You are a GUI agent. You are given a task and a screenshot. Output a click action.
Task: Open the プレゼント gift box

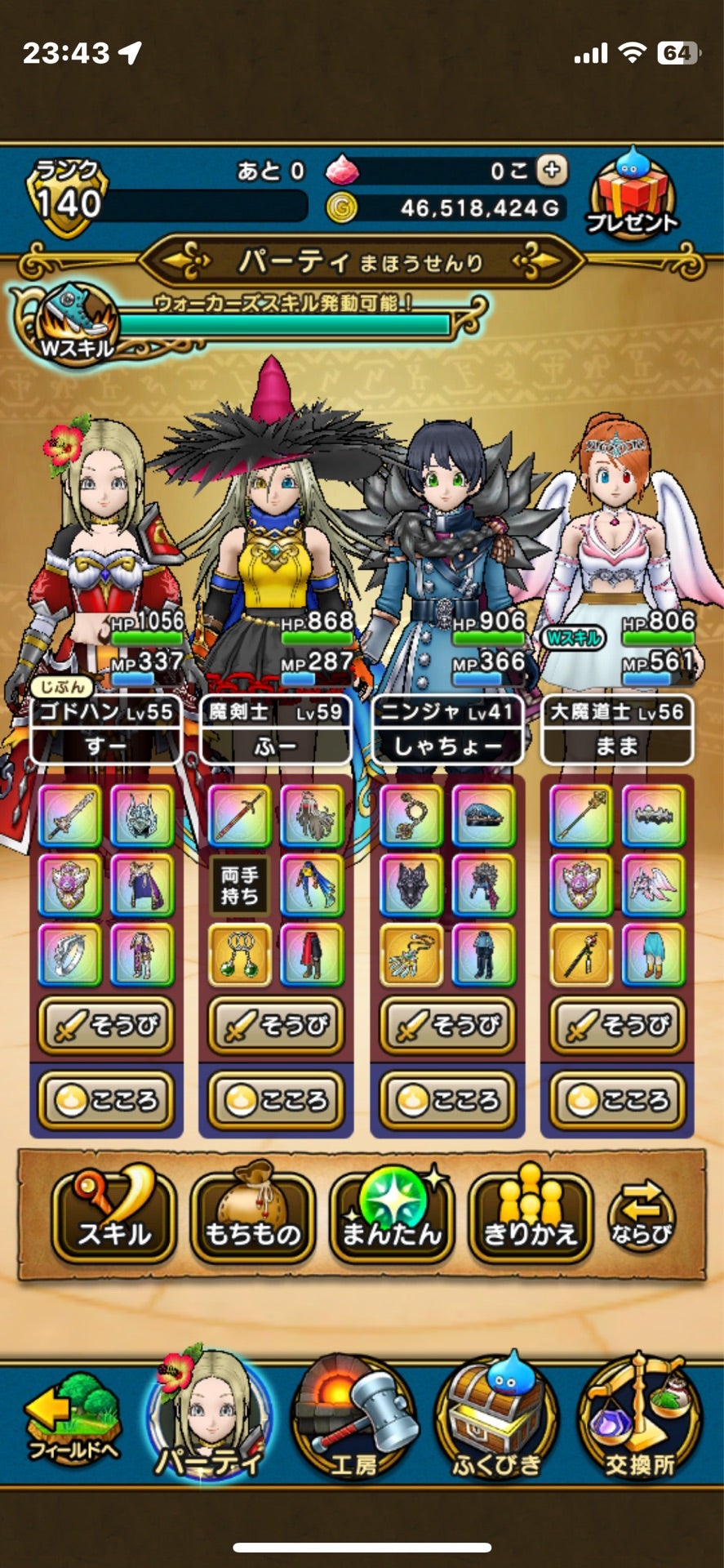(632, 194)
